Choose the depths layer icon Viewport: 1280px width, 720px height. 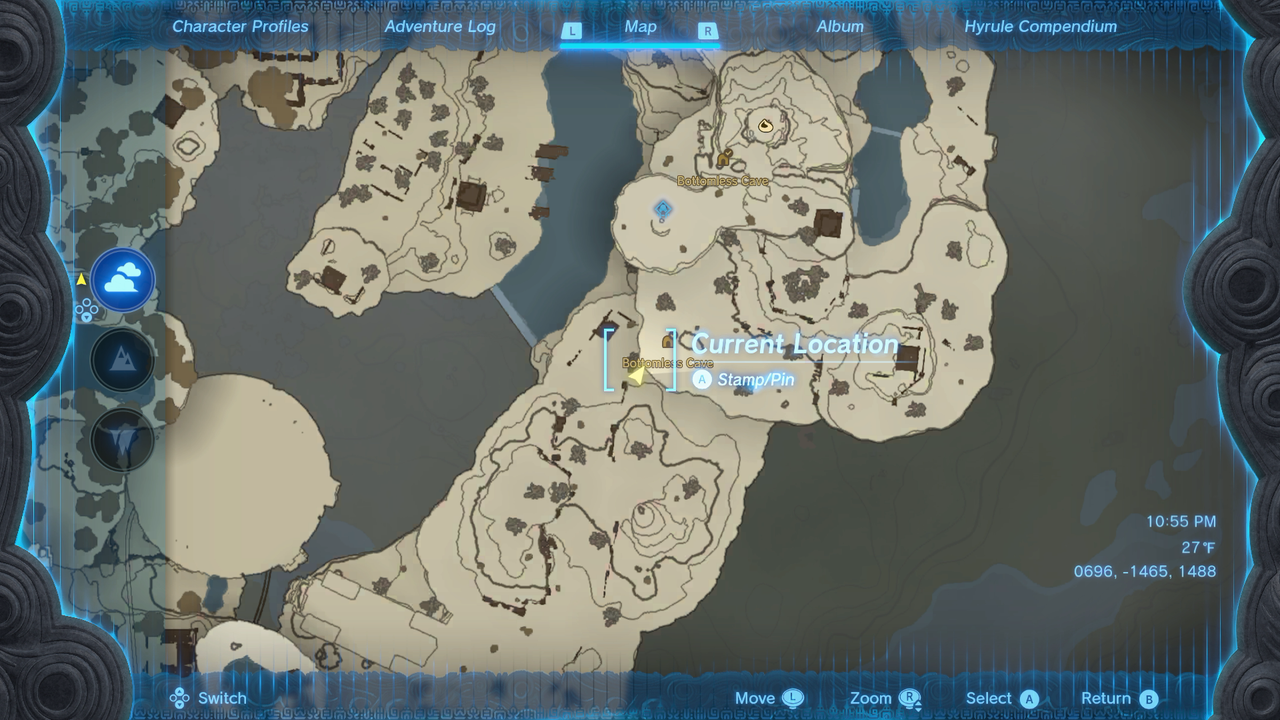click(x=123, y=439)
